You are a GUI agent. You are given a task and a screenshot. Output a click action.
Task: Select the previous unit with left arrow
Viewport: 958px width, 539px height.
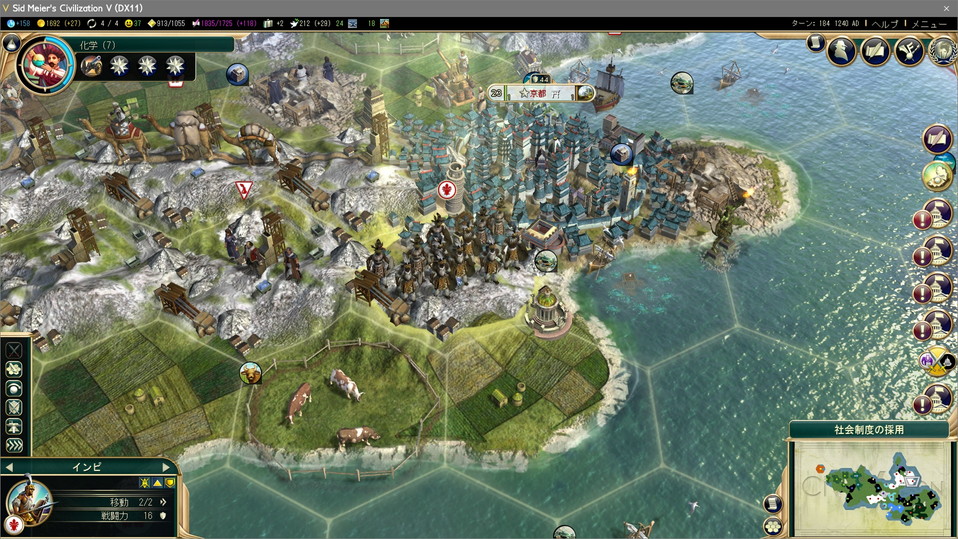pos(9,467)
